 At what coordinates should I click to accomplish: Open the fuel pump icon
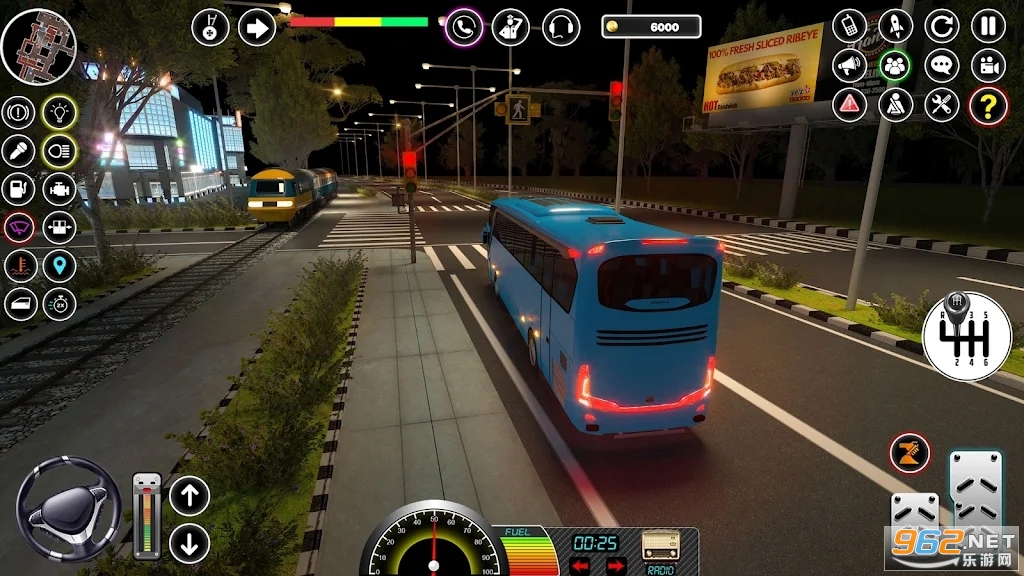pyautogui.click(x=19, y=189)
